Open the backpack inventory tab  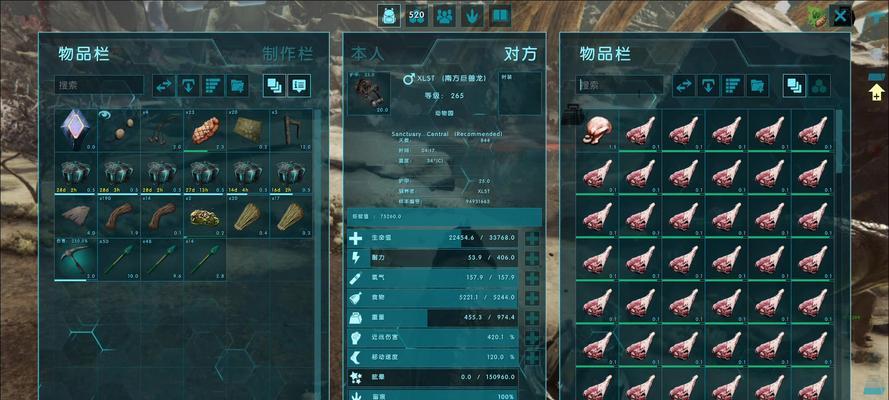coord(389,16)
